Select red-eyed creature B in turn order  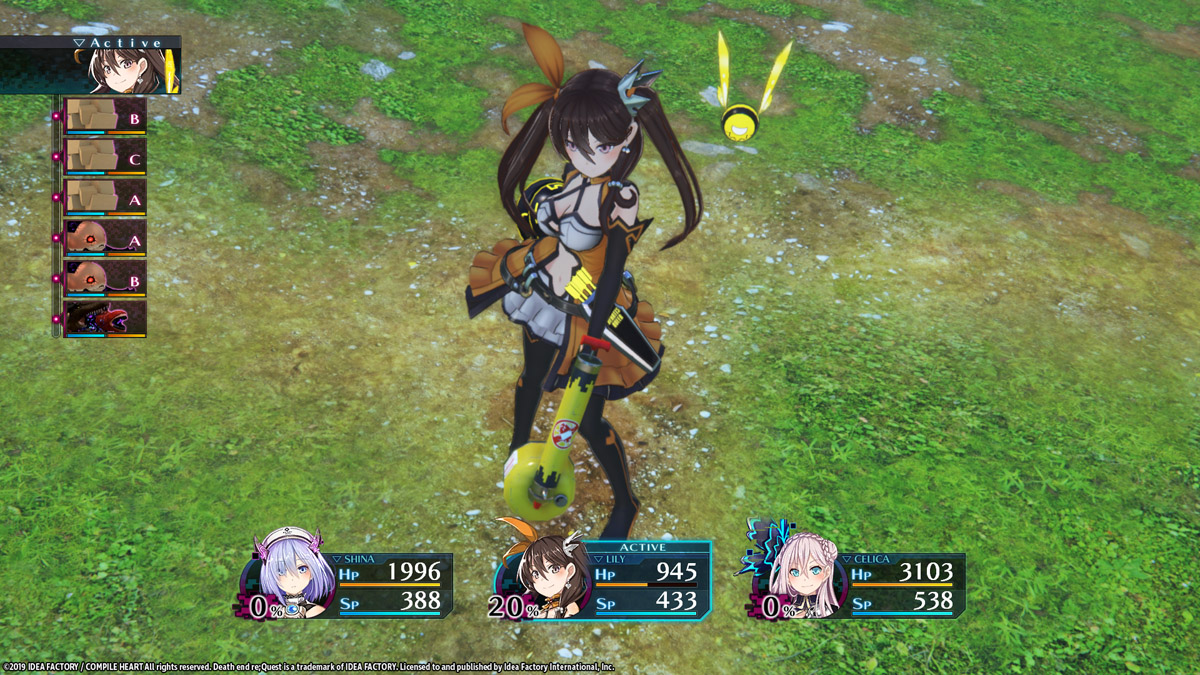(x=105, y=279)
